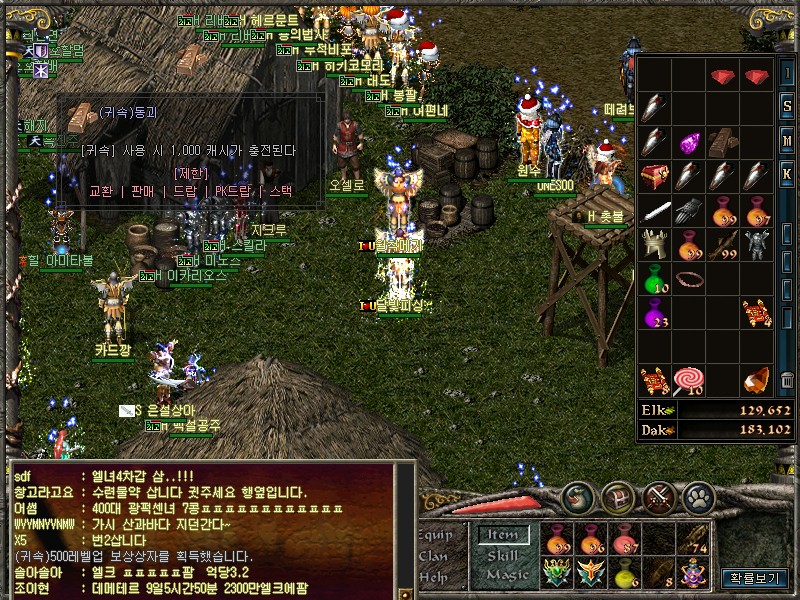Viewport: 800px width, 600px height.
Task: Open the Clan menu
Action: click(x=434, y=555)
